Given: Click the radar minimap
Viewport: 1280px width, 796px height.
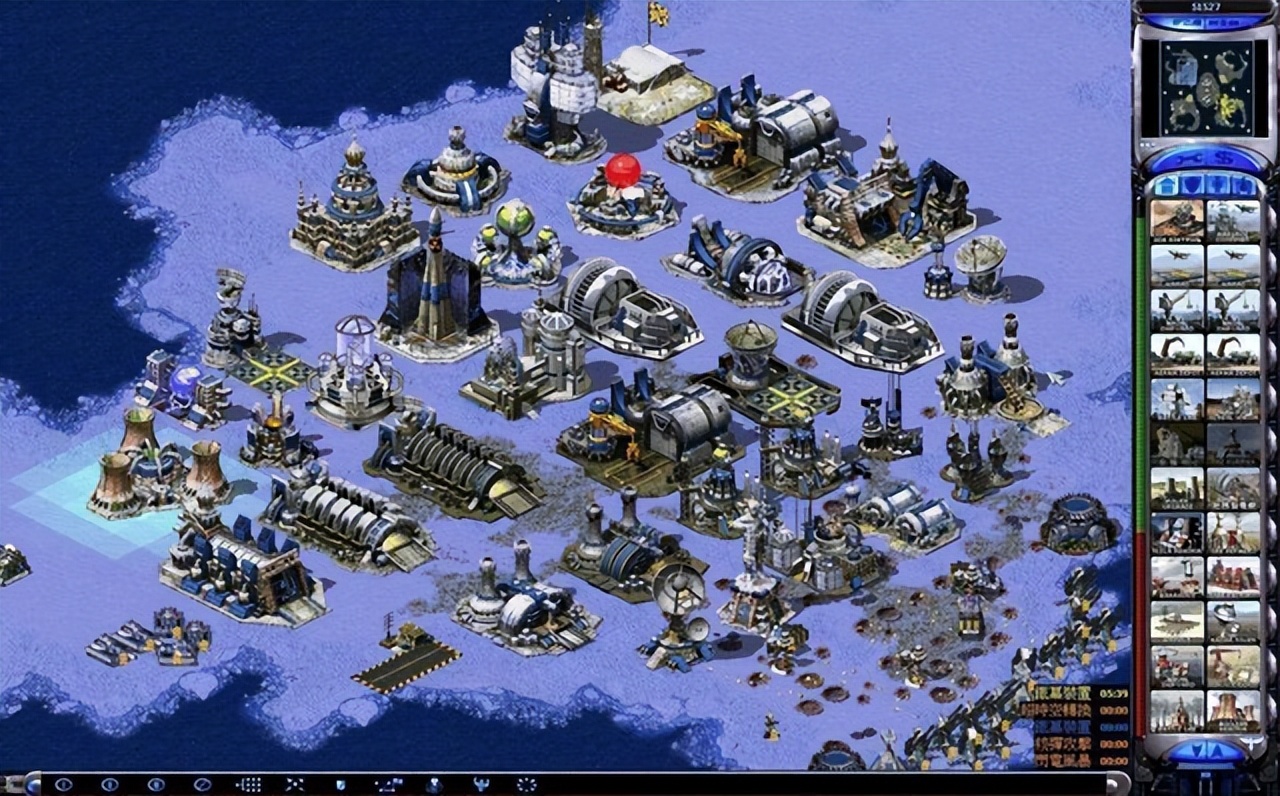Looking at the screenshot, I should [x=1205, y=88].
